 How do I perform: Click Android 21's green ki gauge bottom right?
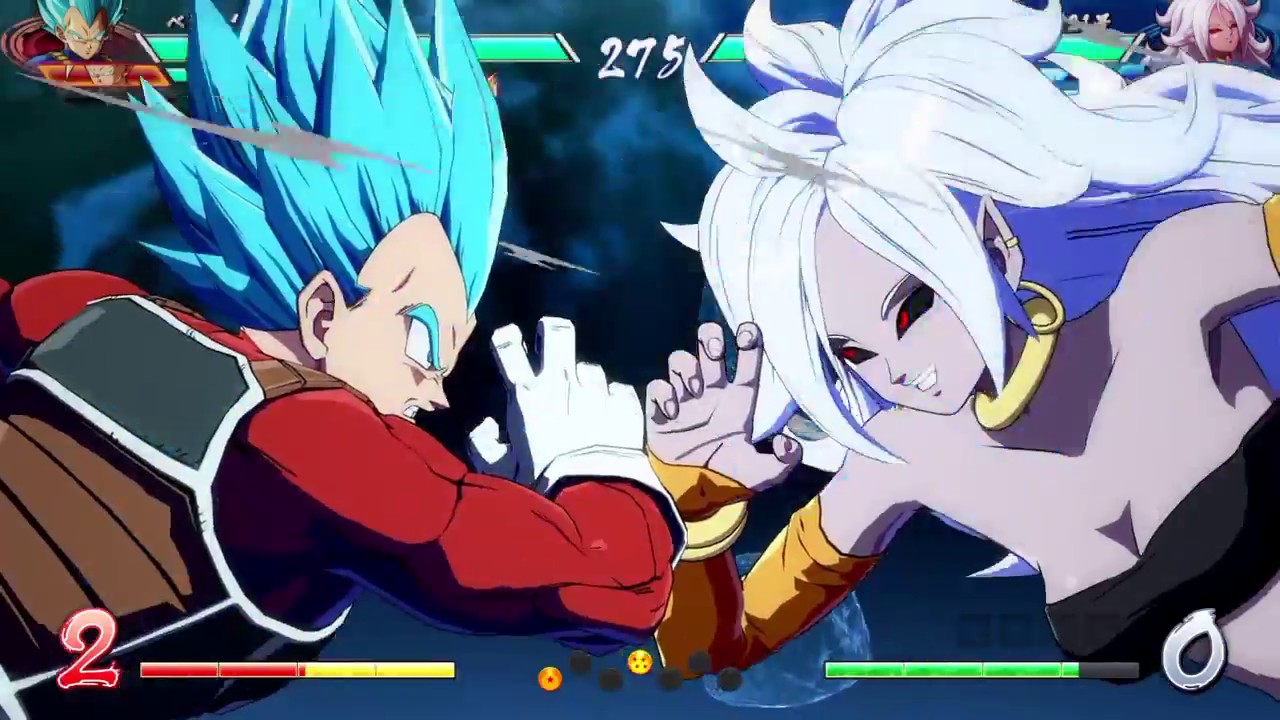point(950,670)
